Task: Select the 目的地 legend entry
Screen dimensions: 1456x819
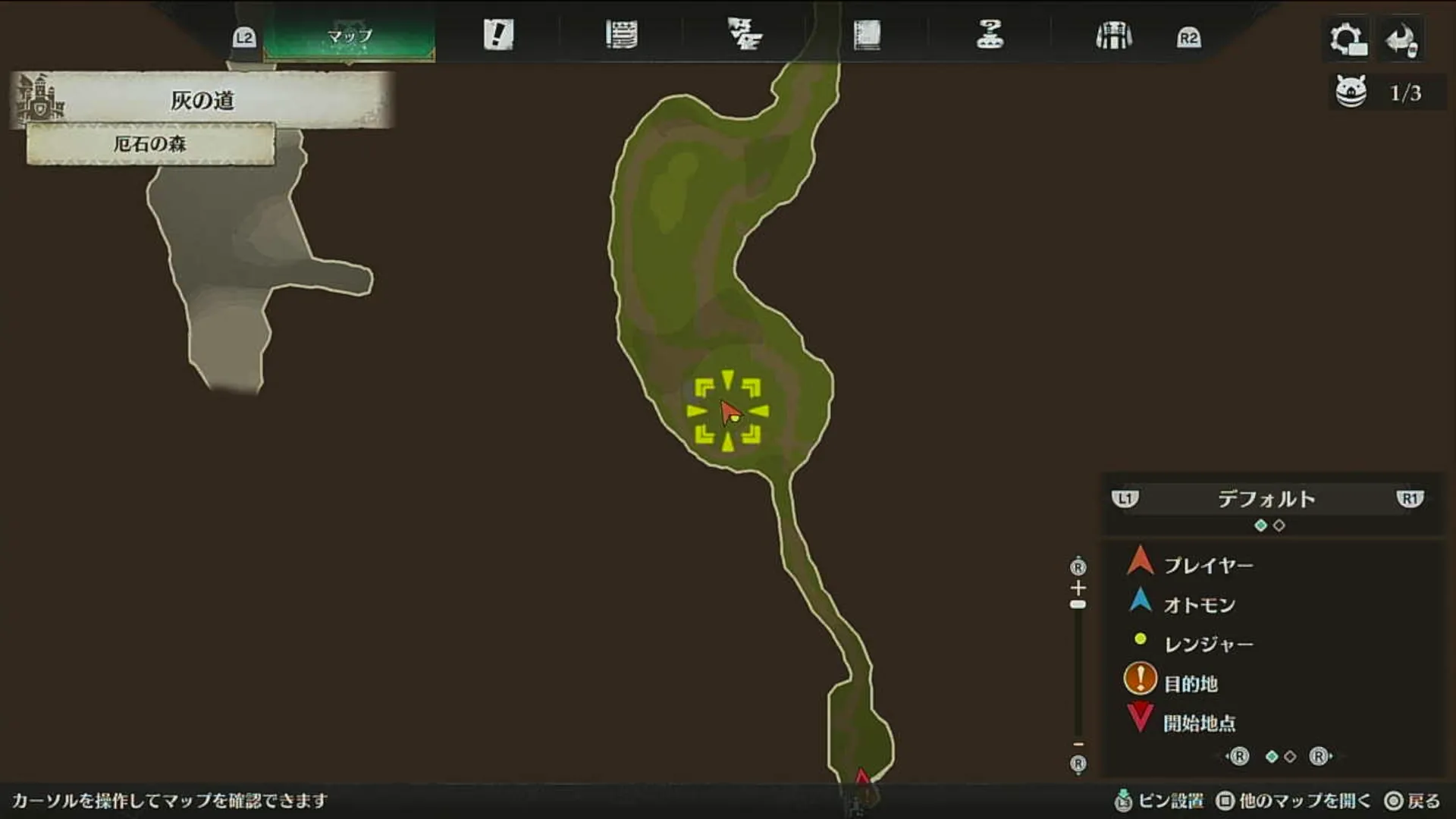Action: point(1191,684)
